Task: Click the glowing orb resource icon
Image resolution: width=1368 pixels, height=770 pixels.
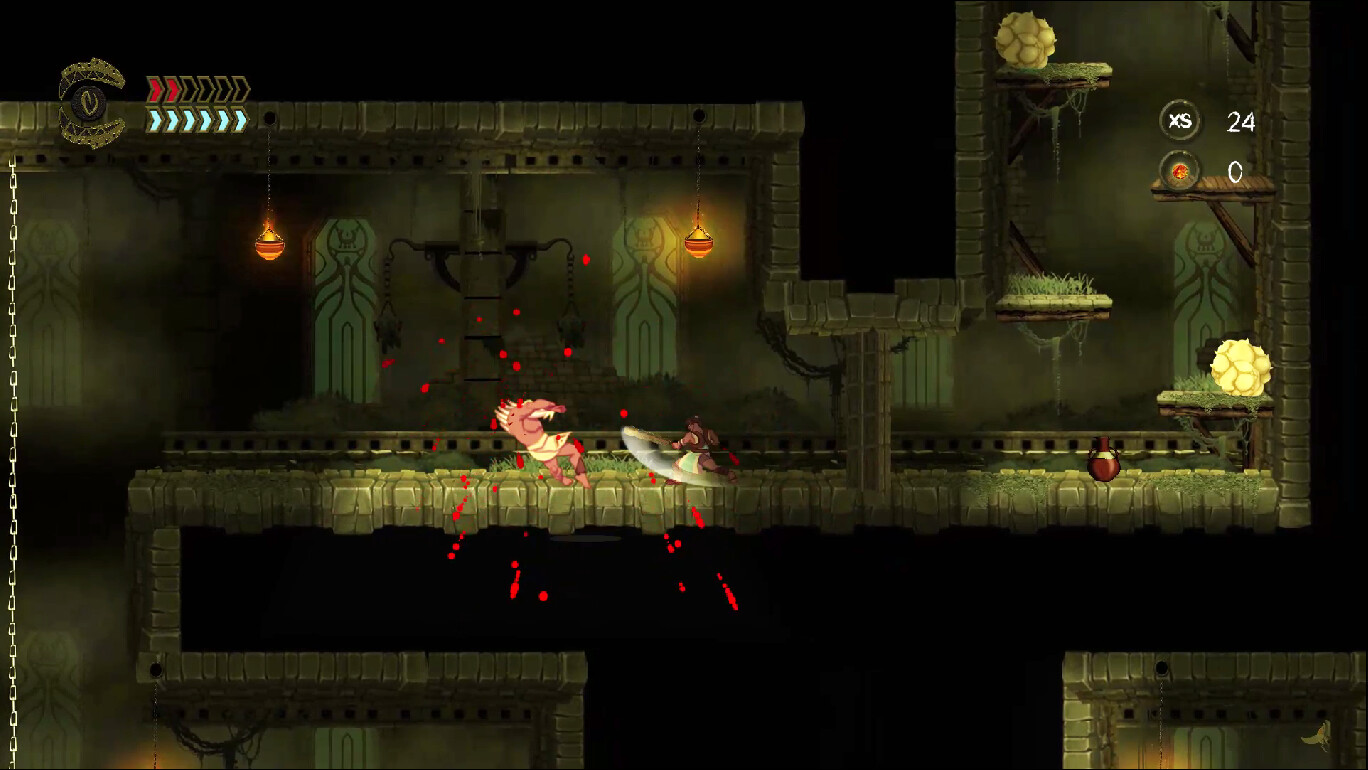Action: (1180, 172)
